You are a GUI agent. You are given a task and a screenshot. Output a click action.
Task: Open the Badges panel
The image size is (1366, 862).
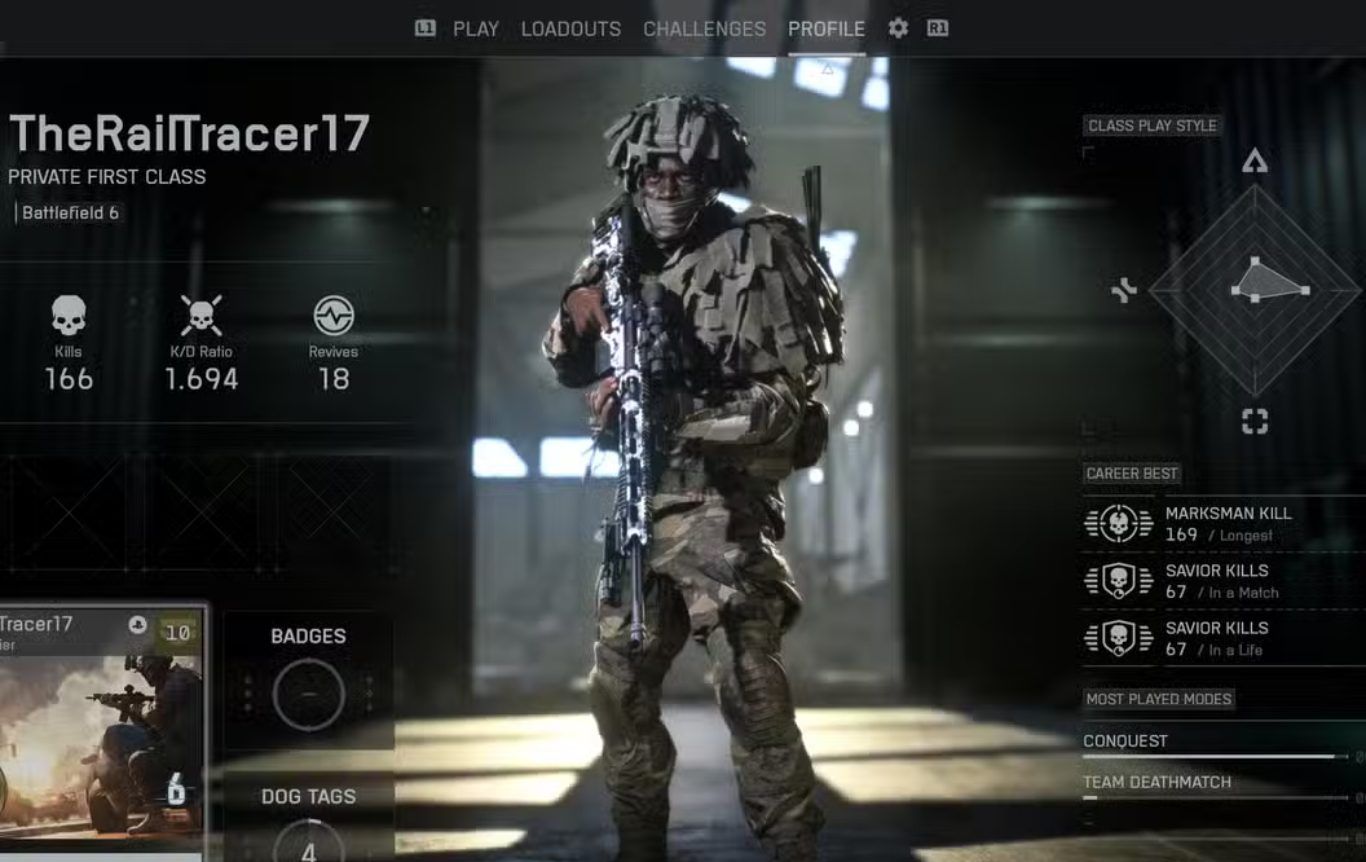(308, 680)
